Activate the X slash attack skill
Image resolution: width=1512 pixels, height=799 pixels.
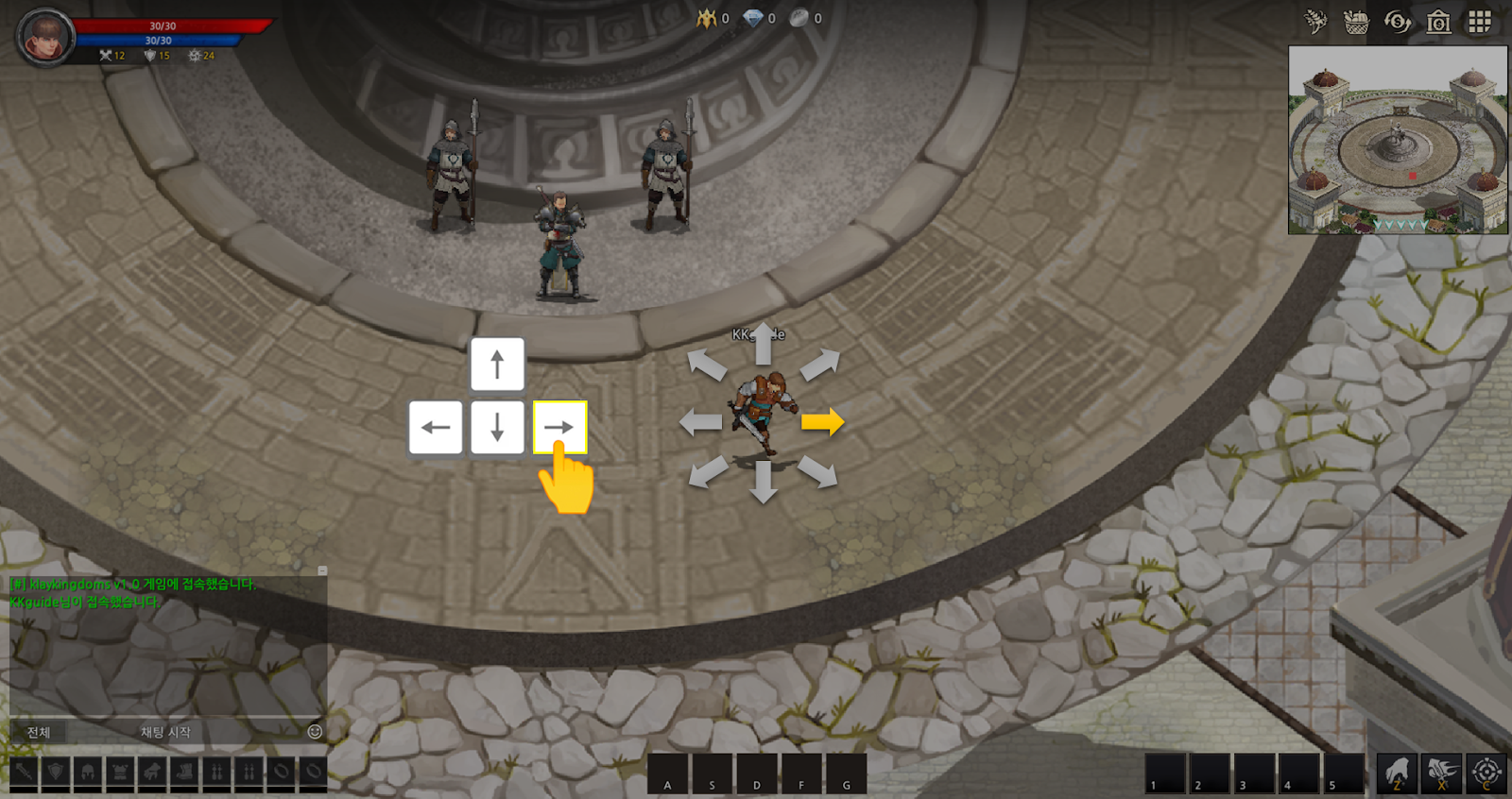coord(1441,773)
